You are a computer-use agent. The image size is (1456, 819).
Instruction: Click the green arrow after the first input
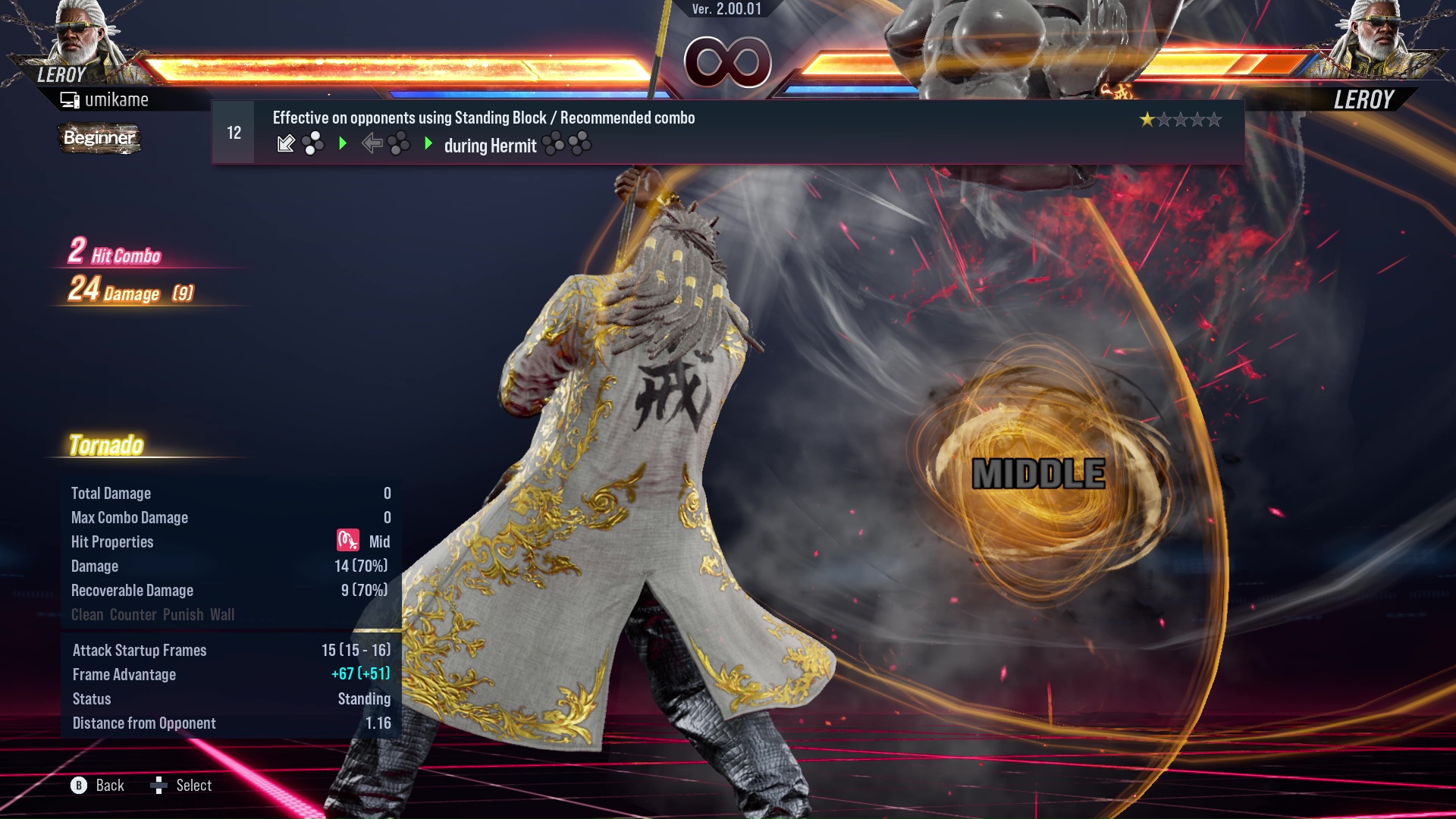[x=343, y=143]
